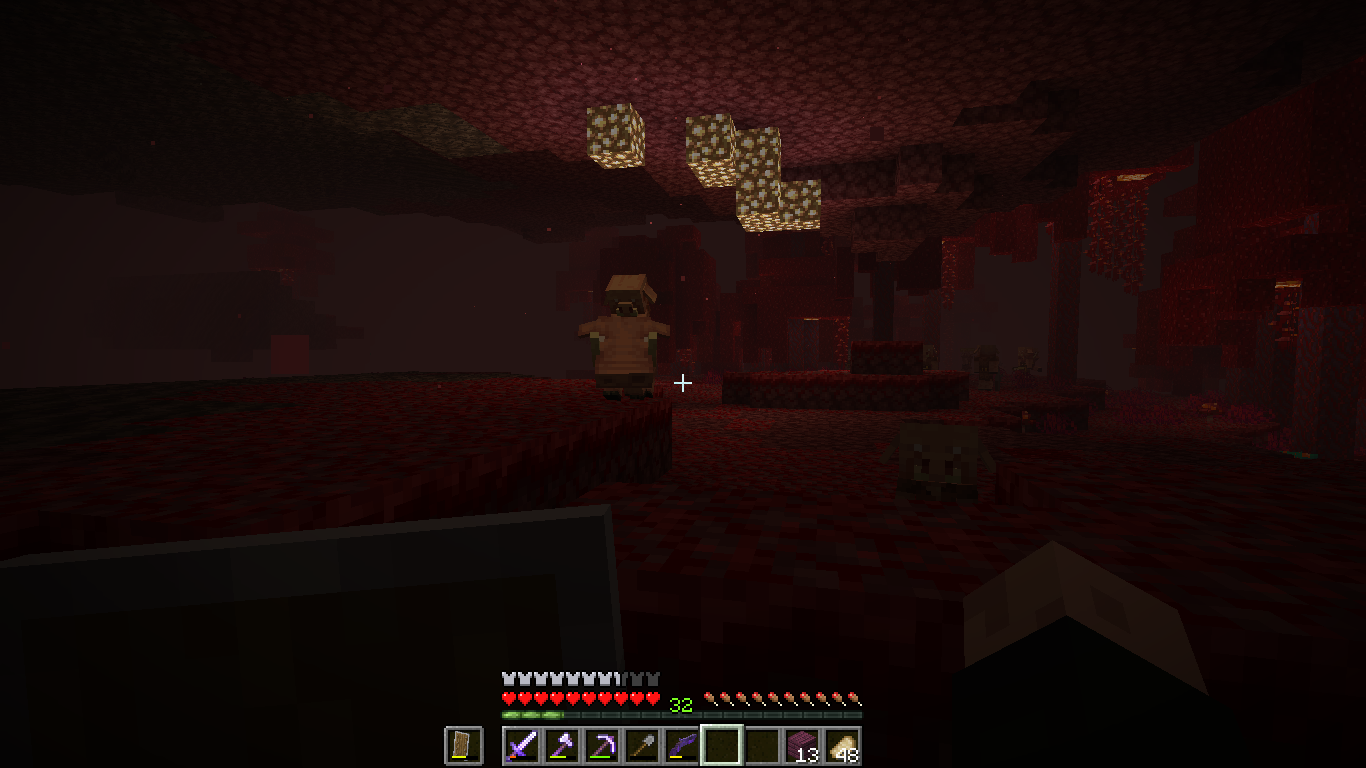This screenshot has width=1366, height=768.
Task: Select the enchanted bow hotbar slot
Action: pyautogui.click(x=681, y=745)
